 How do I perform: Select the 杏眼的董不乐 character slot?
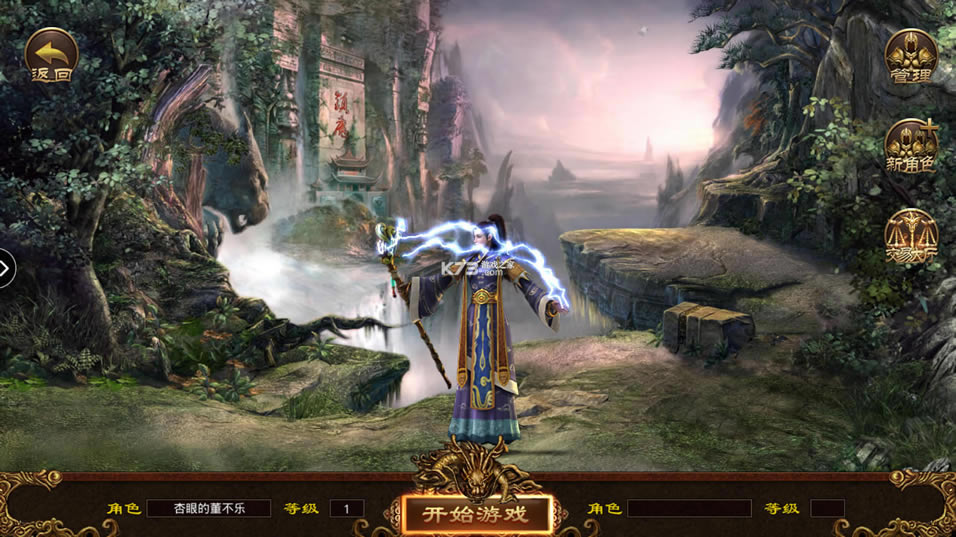click(209, 508)
